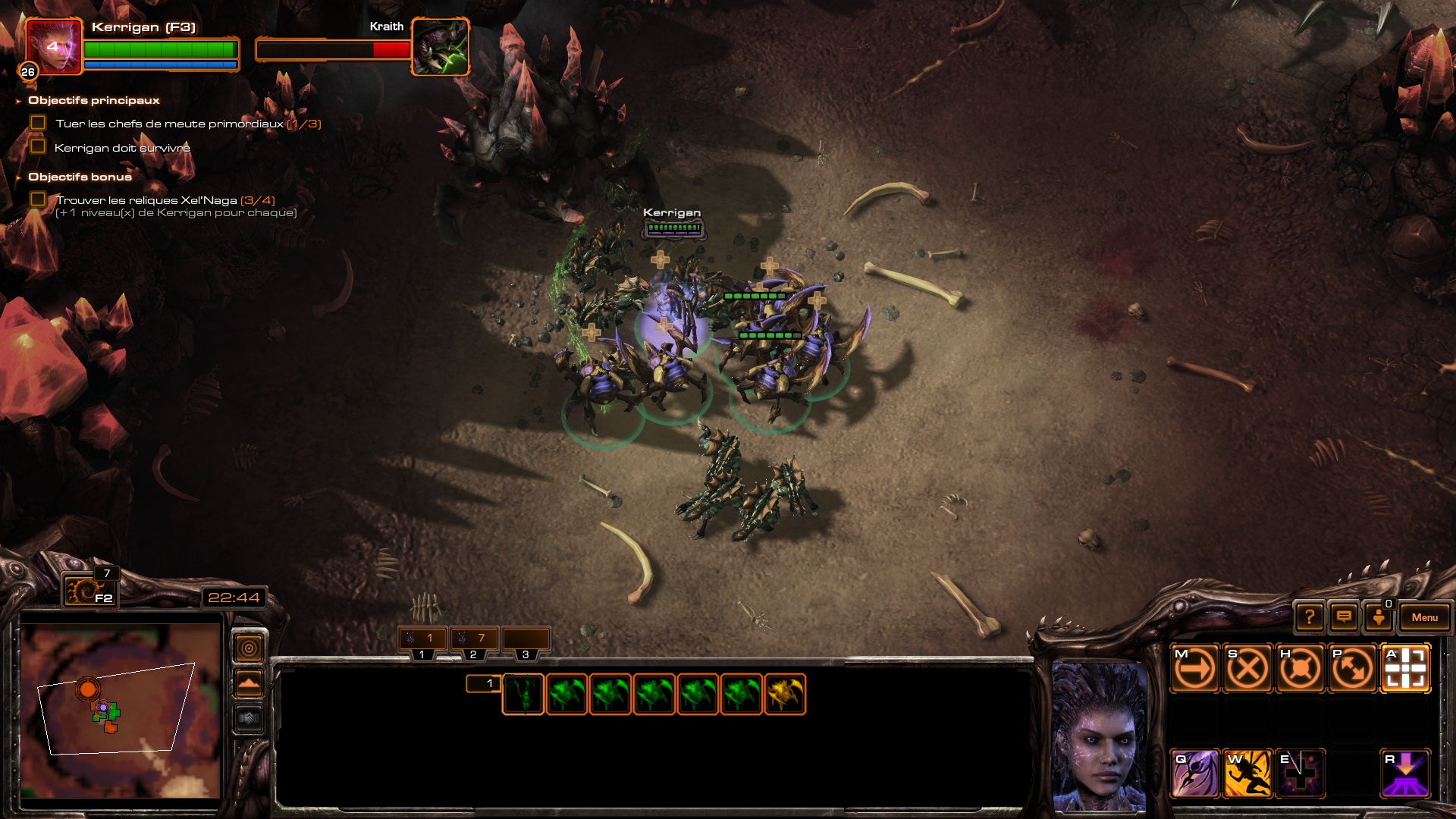Open the help question mark panel
The width and height of the screenshot is (1456, 819).
point(1310,617)
